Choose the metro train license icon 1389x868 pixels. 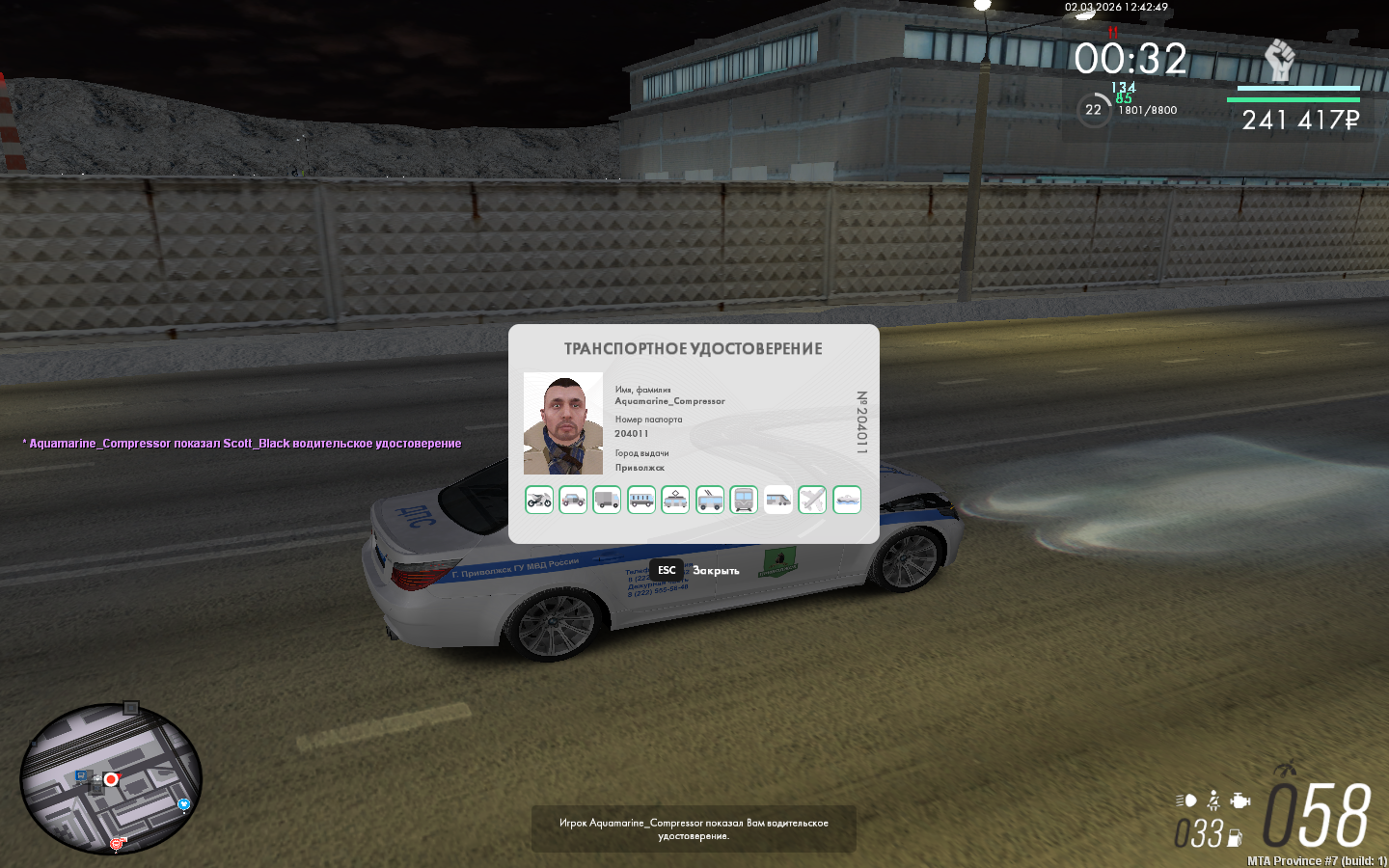744,500
